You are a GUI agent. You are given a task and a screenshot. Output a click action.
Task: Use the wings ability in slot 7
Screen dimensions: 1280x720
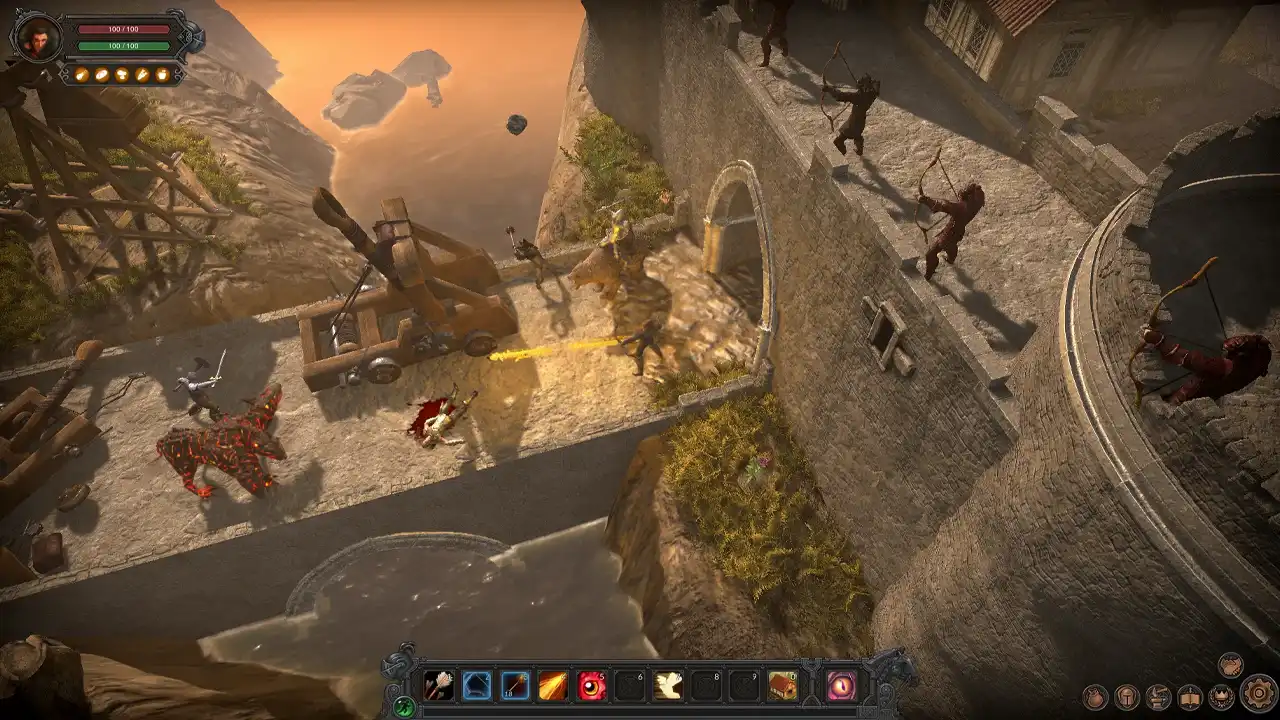(x=667, y=685)
